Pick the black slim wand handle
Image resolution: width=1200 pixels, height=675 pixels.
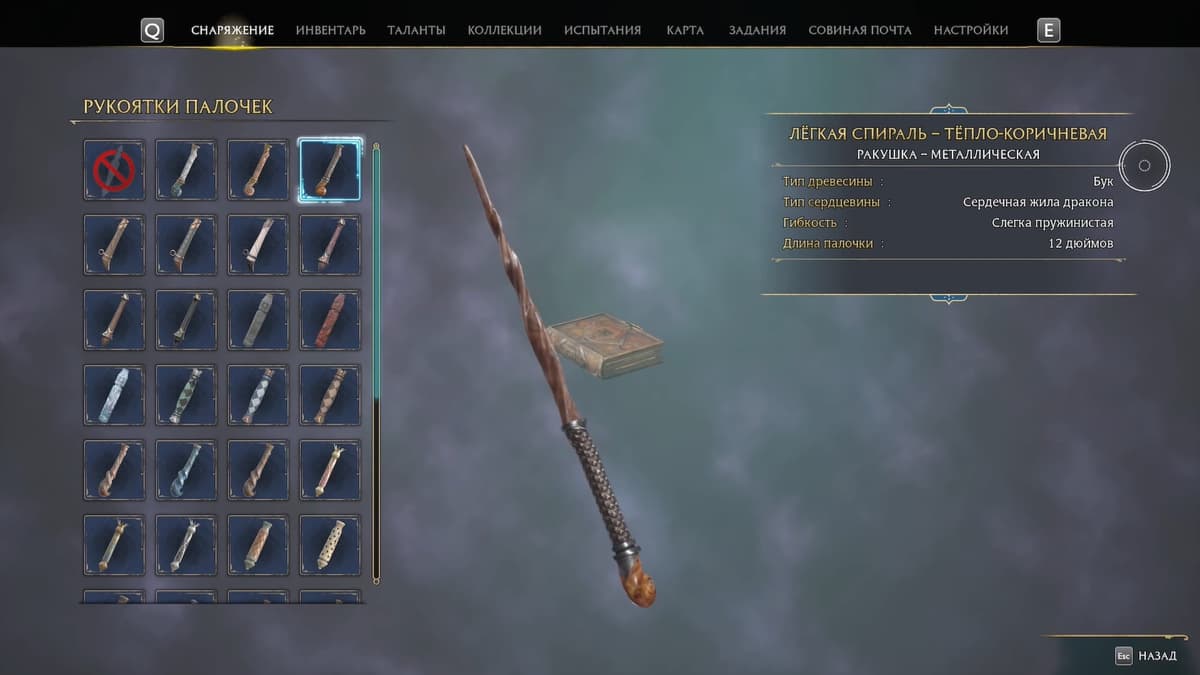pos(186,320)
